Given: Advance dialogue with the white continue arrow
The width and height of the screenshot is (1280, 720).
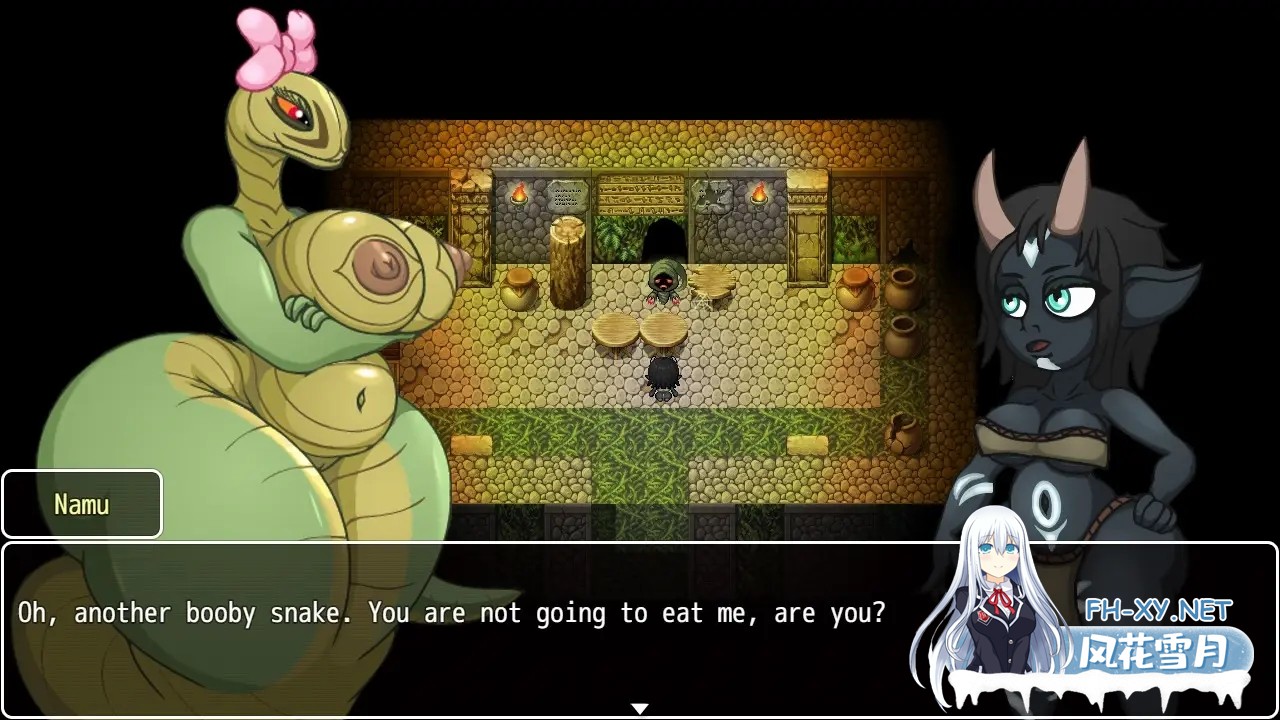Looking at the screenshot, I should click(x=640, y=708).
